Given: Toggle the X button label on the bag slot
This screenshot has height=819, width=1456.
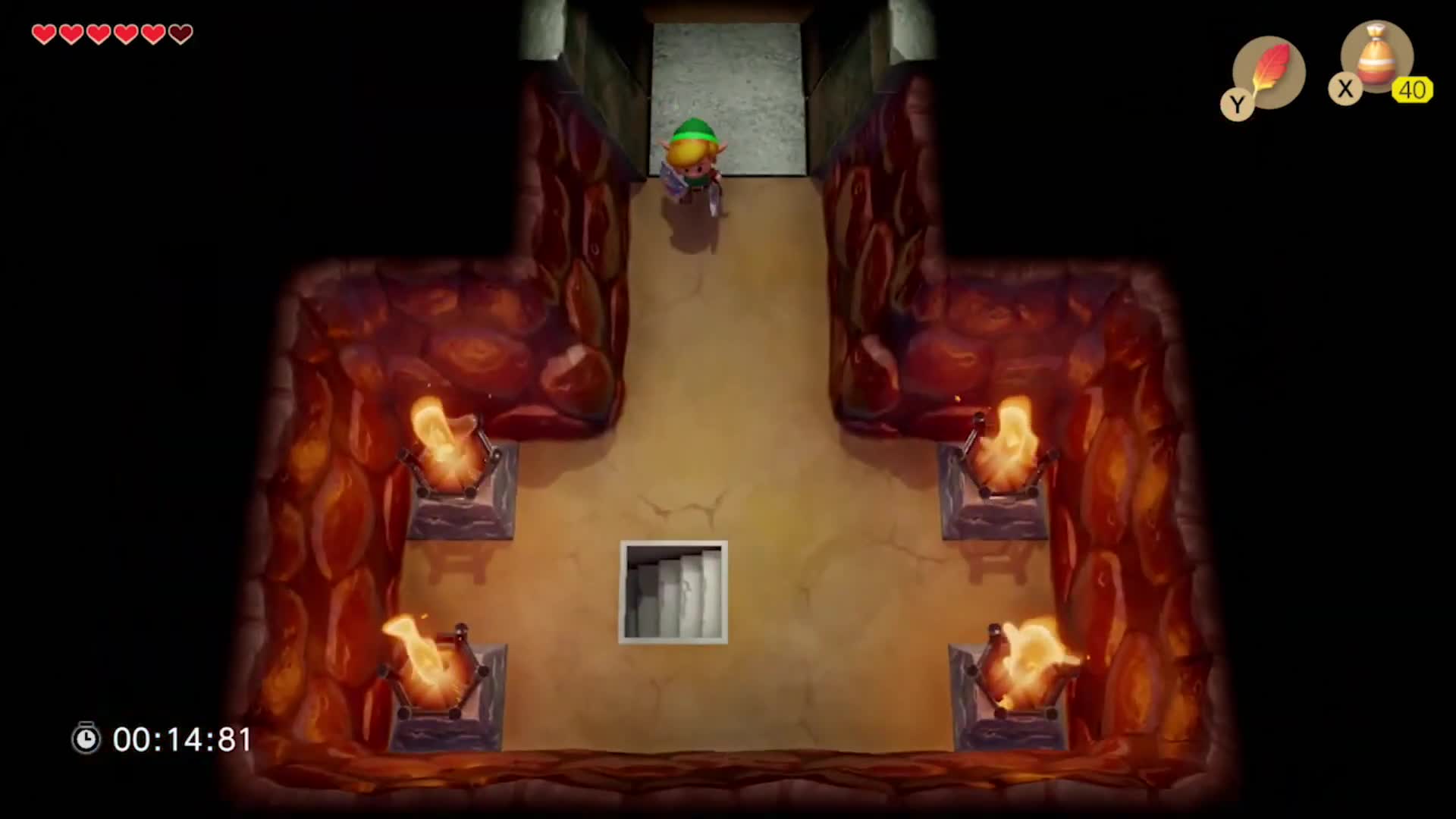Looking at the screenshot, I should point(1346,89).
